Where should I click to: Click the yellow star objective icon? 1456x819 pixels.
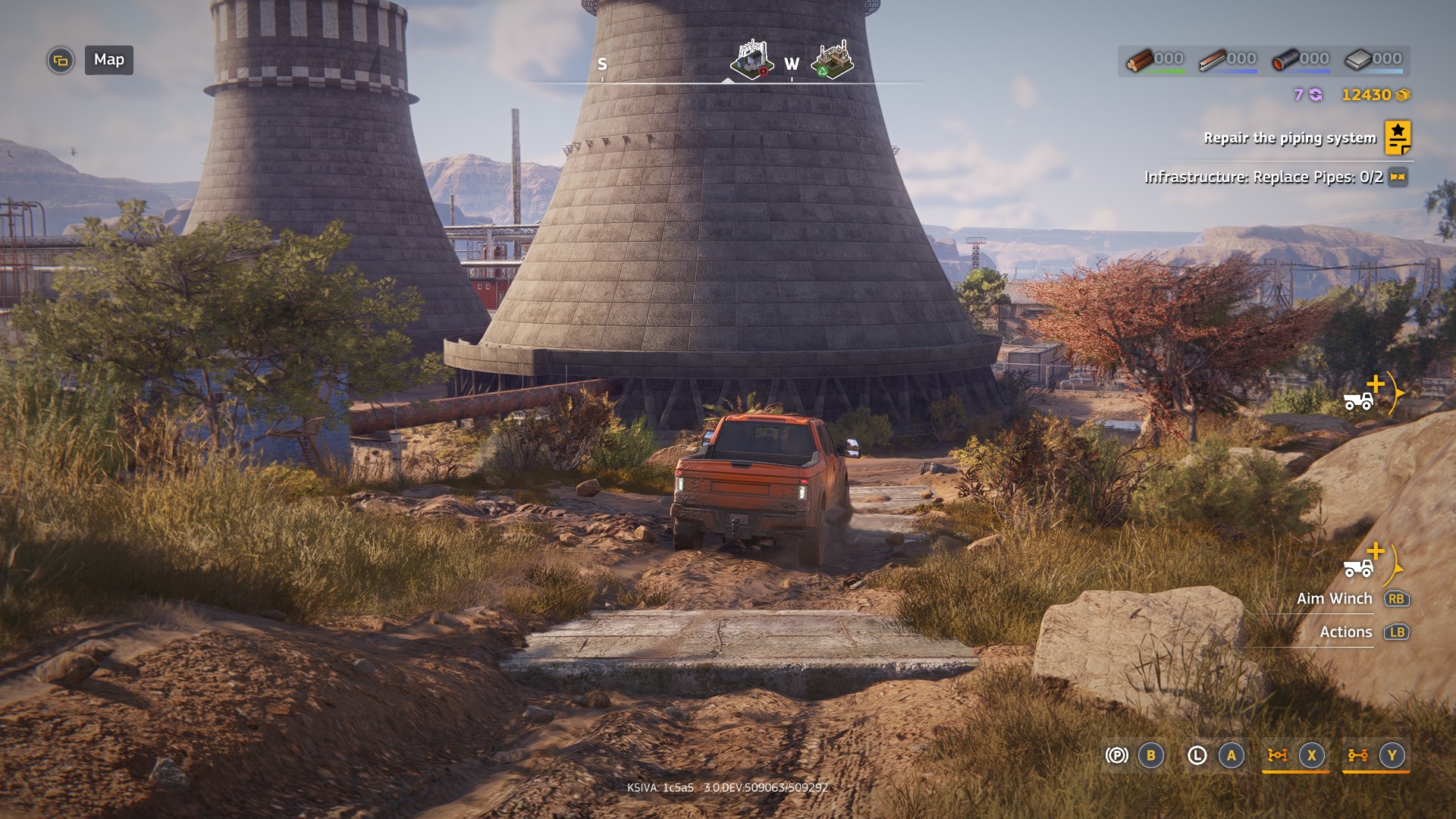(1398, 138)
